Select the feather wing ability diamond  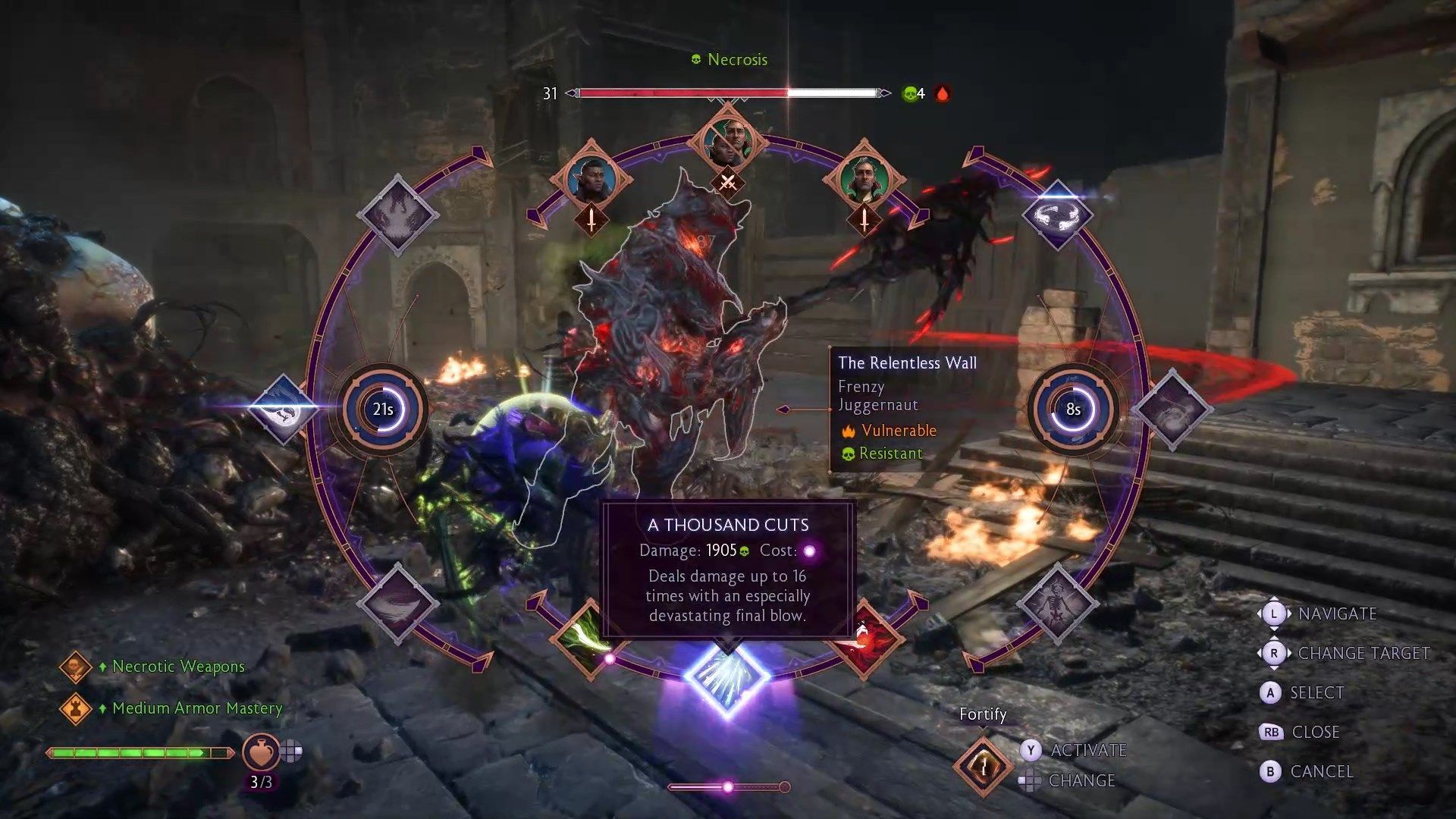pos(398,604)
